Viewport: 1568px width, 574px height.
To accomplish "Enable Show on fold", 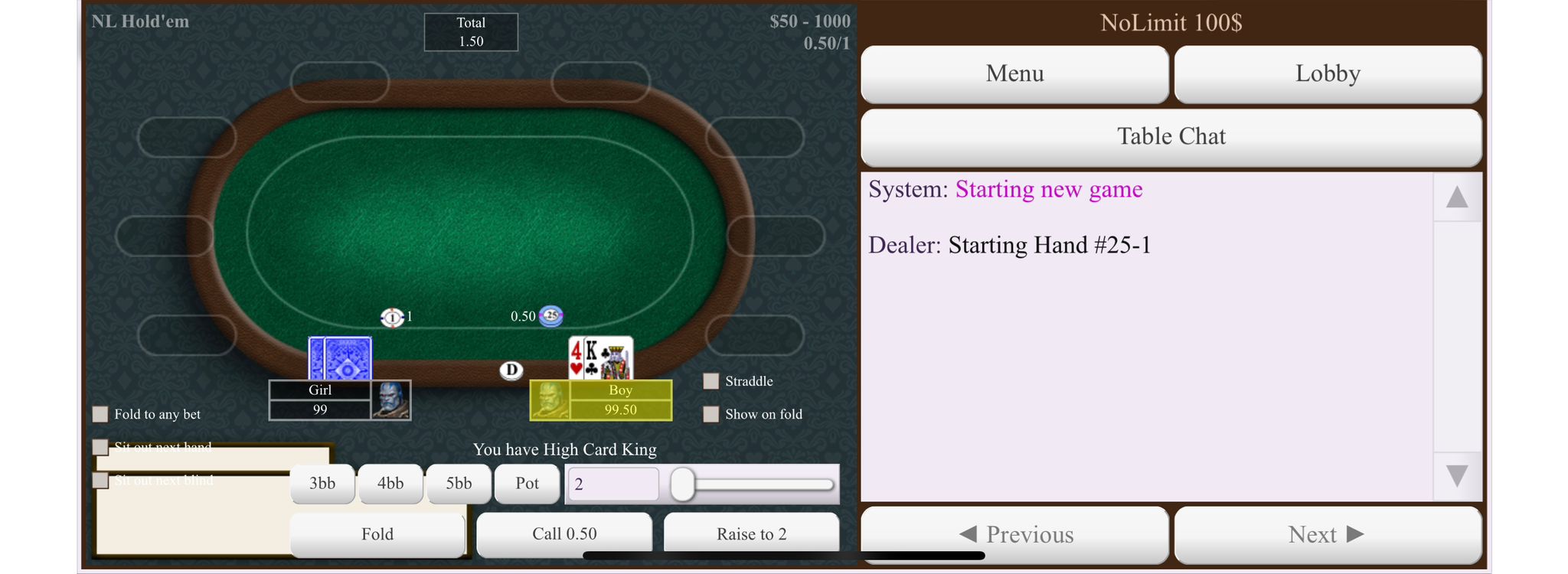I will pos(711,414).
